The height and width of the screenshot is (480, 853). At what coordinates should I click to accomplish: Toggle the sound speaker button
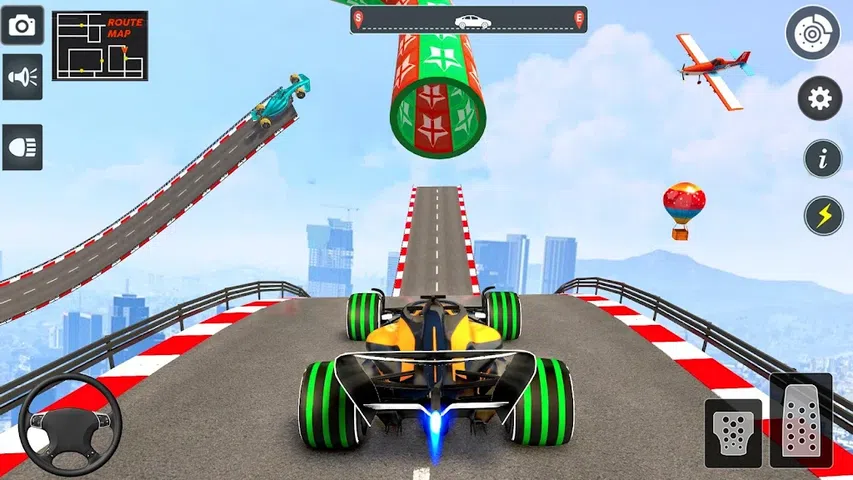click(22, 77)
